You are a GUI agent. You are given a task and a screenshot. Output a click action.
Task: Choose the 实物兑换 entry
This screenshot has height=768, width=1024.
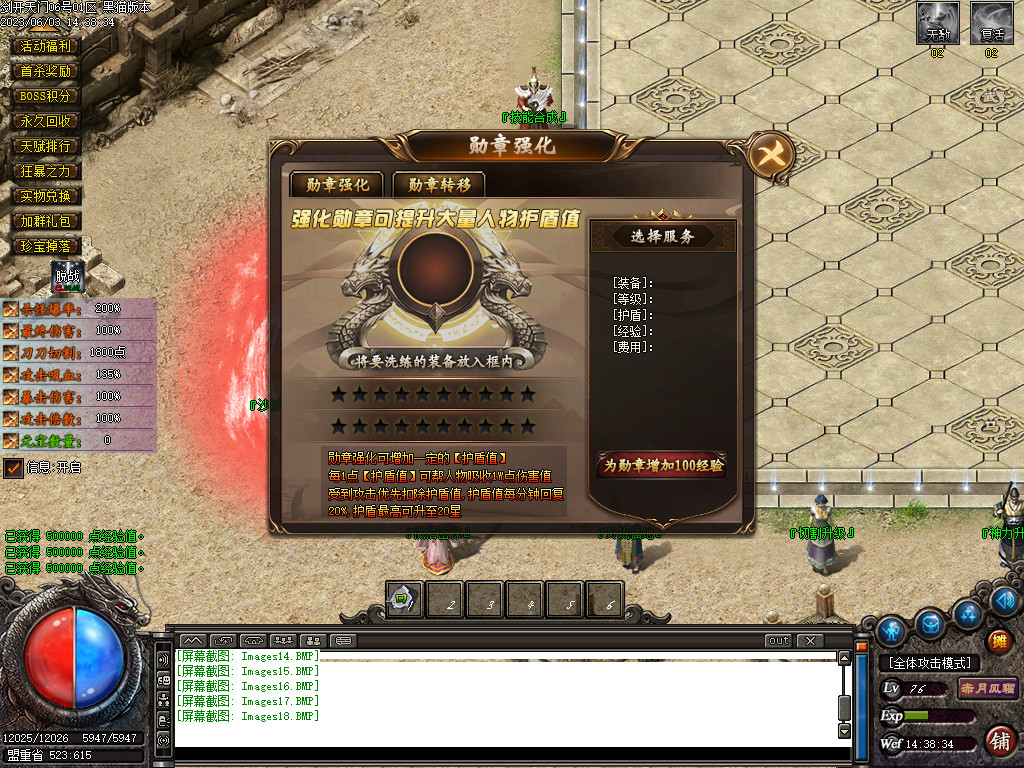click(46, 196)
